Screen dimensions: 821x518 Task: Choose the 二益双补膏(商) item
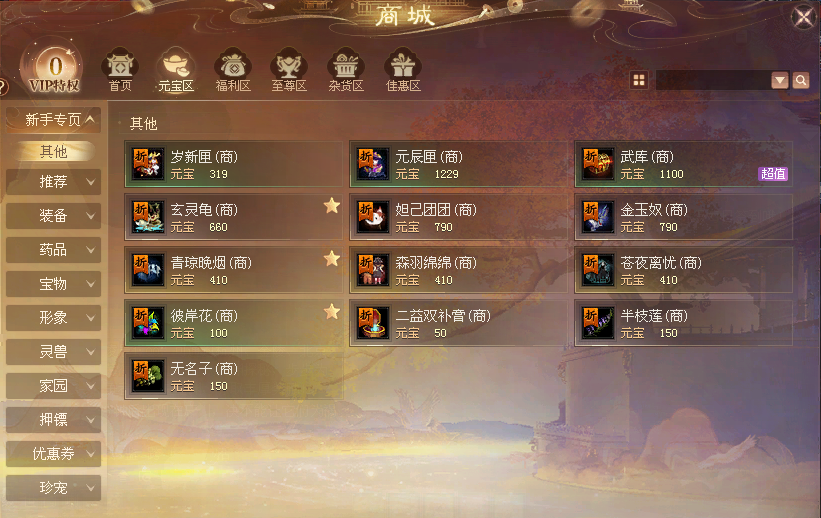[458, 323]
